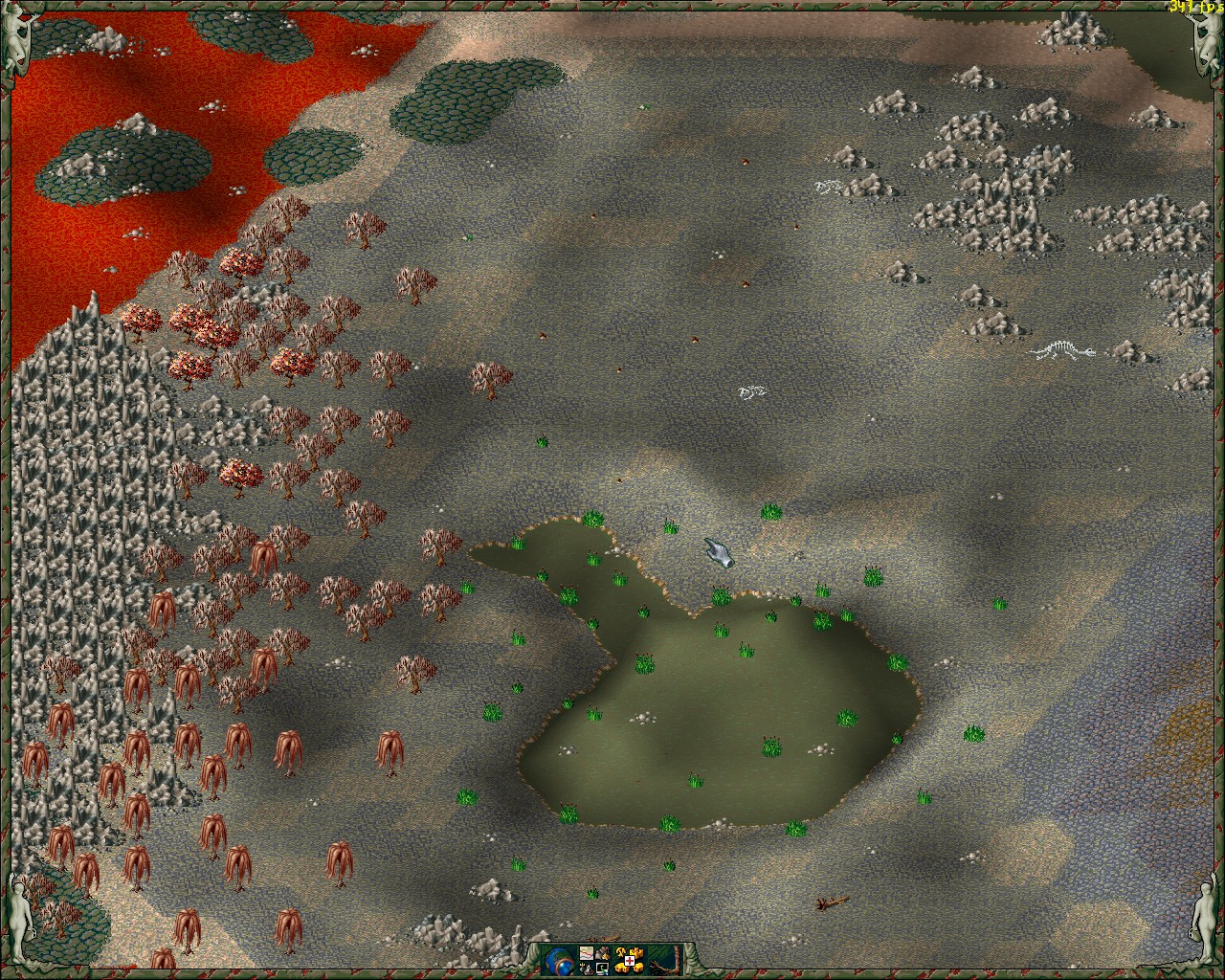Show the statistics line graph
This screenshot has height=980, width=1225.
click(x=587, y=953)
